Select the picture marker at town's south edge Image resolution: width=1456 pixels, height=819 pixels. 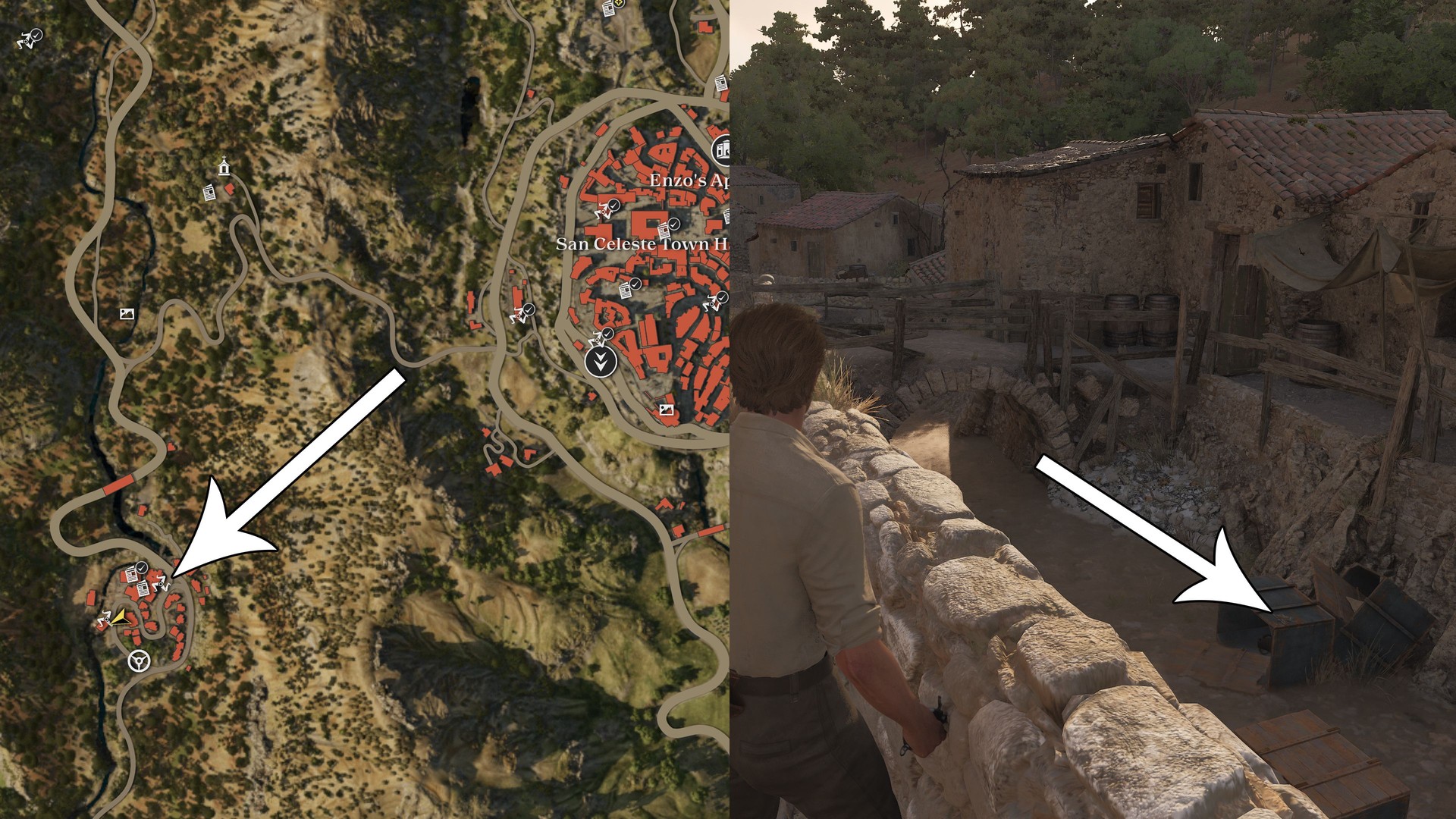click(666, 409)
